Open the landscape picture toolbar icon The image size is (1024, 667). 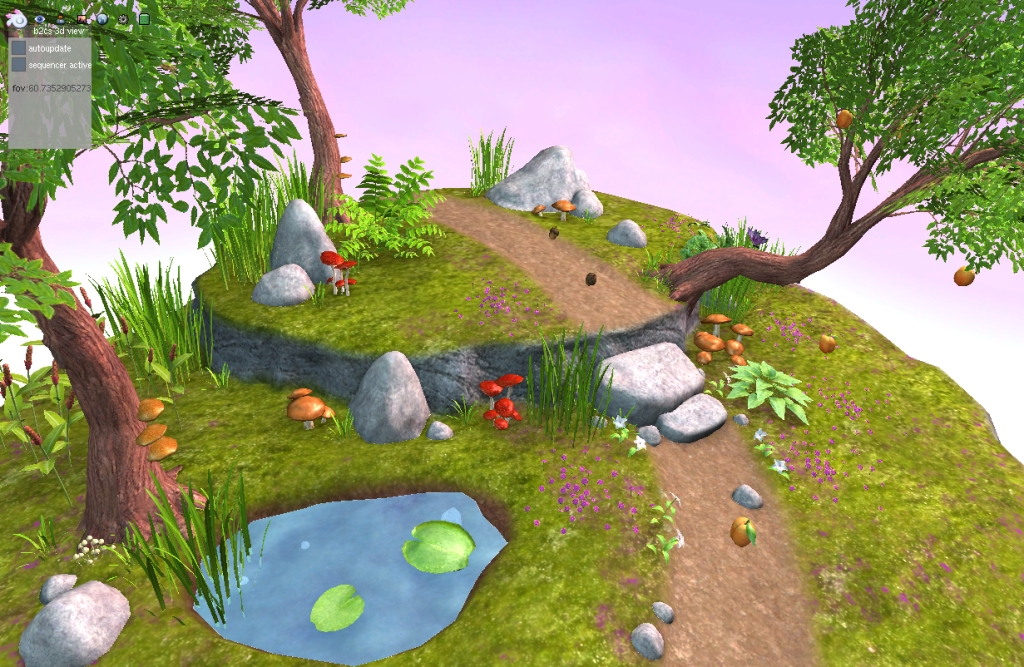point(82,18)
